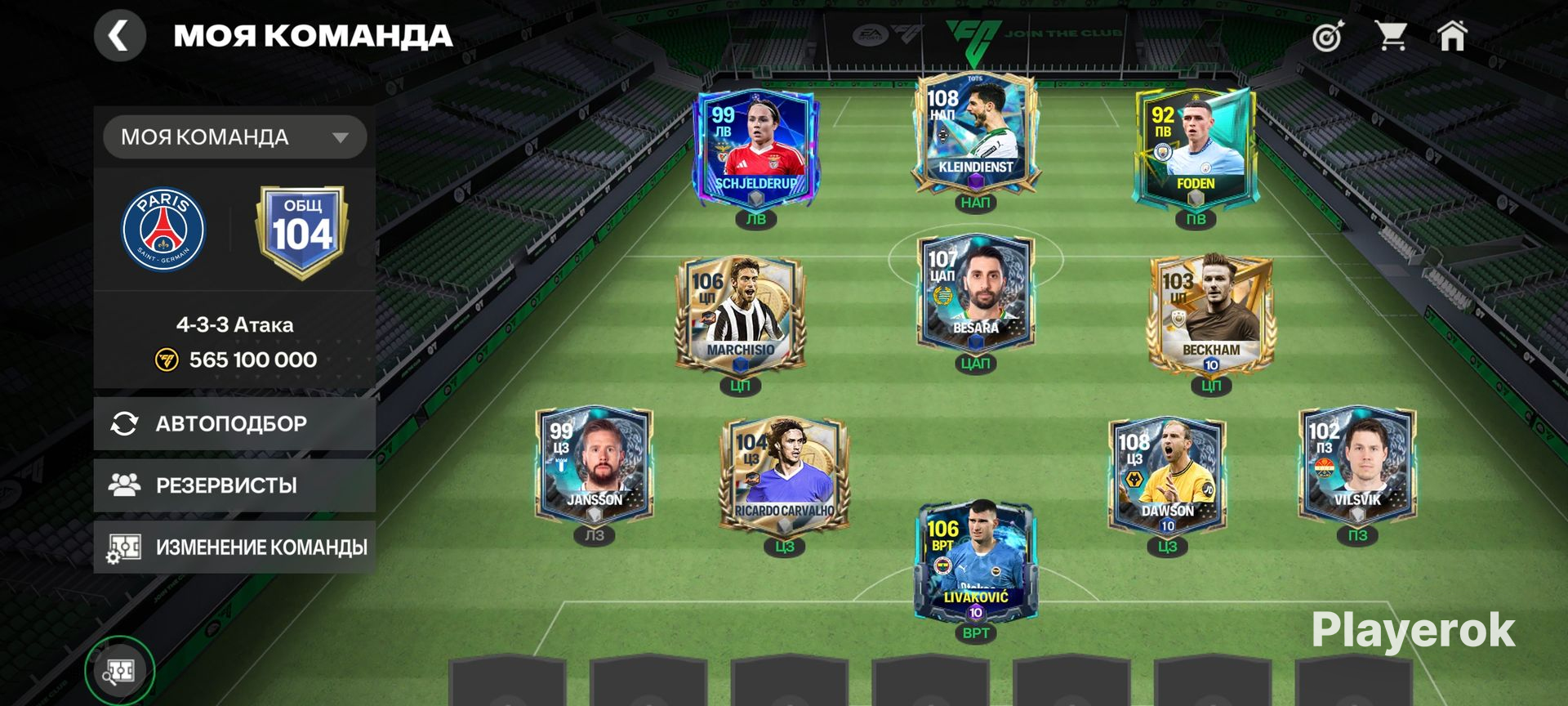
Task: Select the Vilsvik player card
Action: point(1356,466)
